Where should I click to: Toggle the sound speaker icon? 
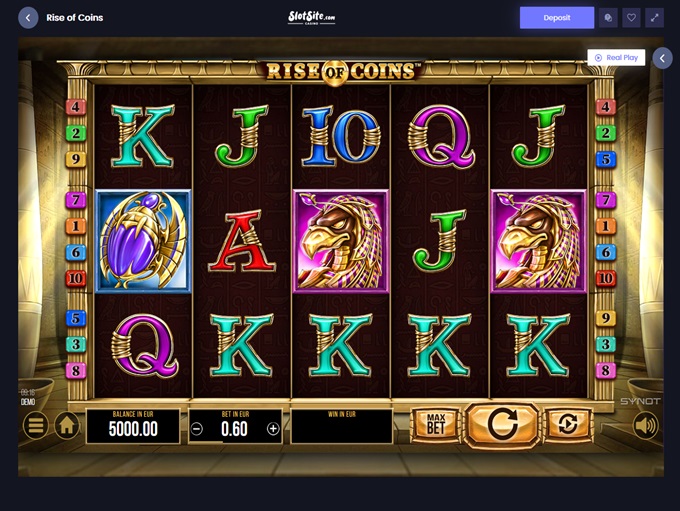(x=646, y=426)
